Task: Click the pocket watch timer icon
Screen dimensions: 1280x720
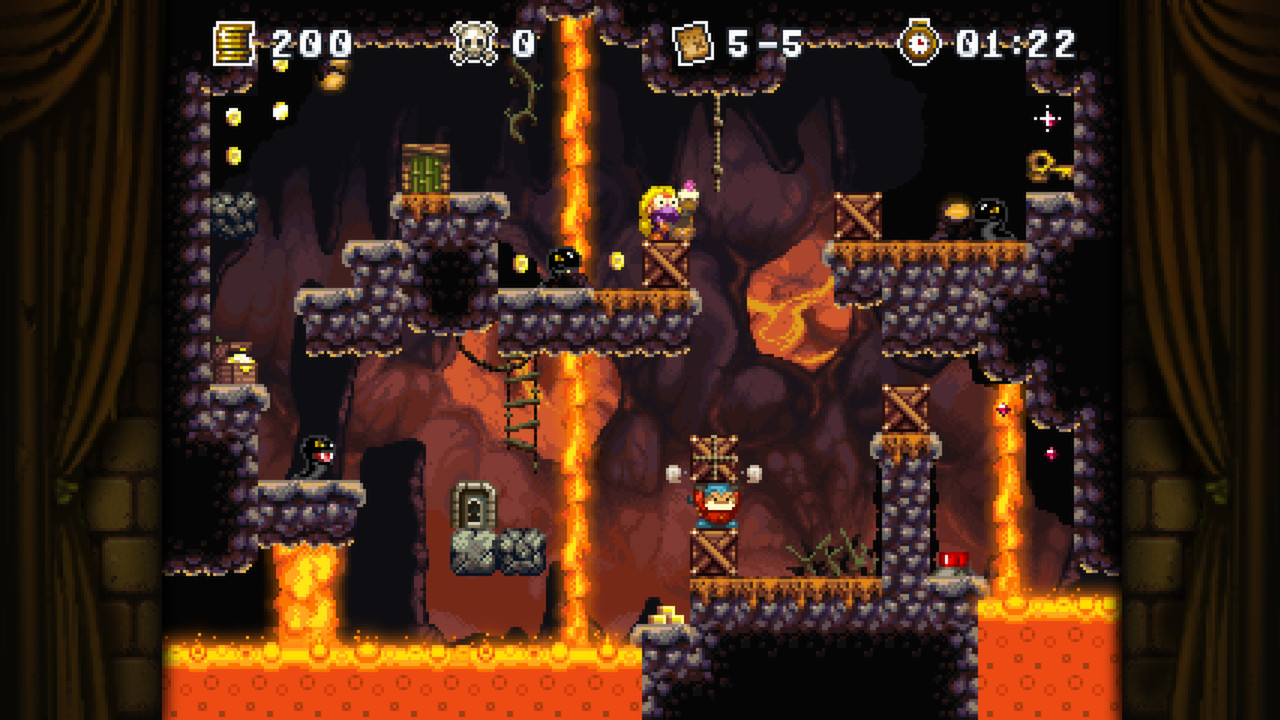Action: coord(921,40)
